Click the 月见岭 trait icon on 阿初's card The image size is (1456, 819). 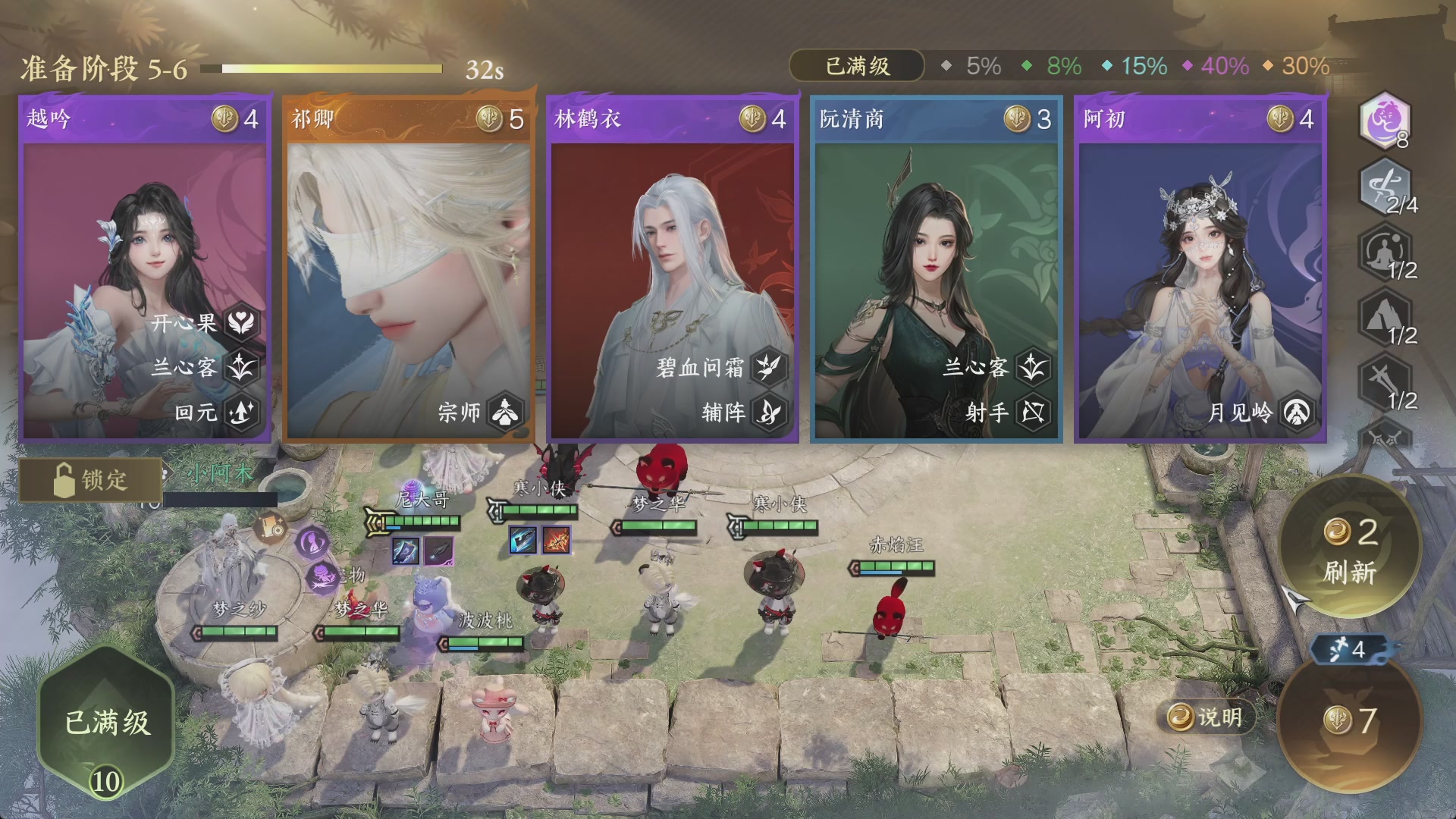[1296, 413]
